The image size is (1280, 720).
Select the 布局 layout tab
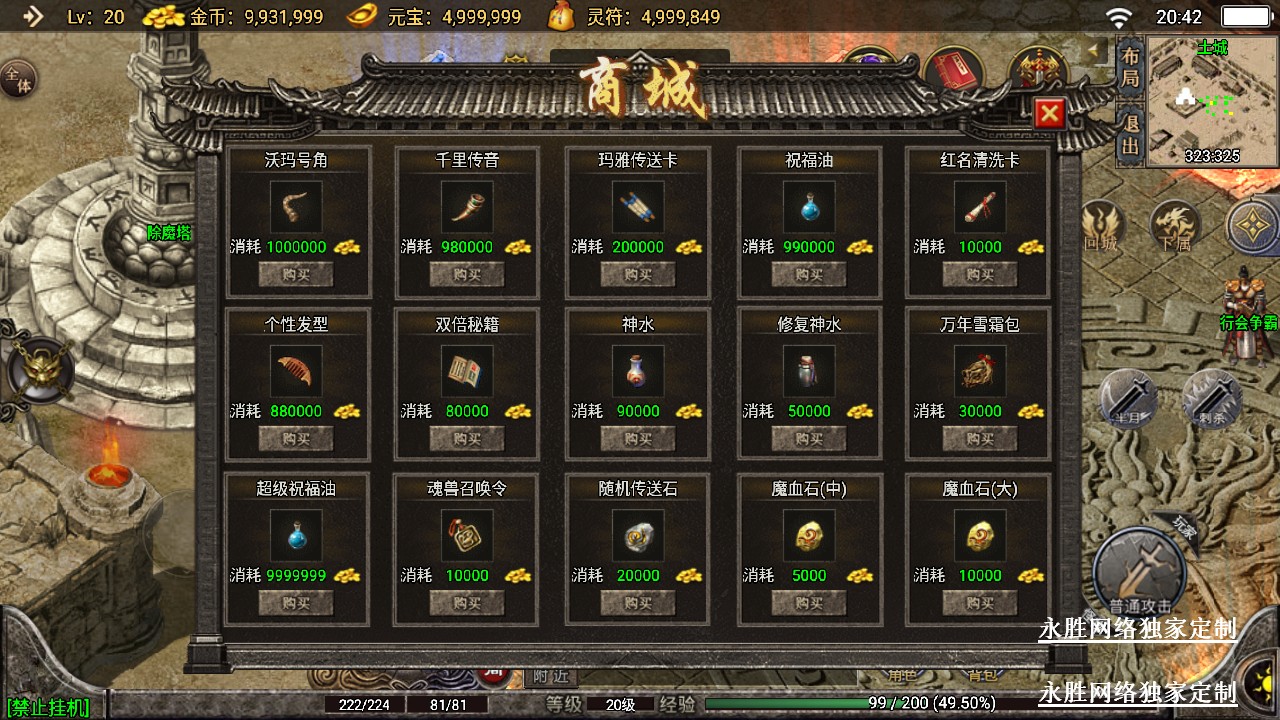(1130, 66)
